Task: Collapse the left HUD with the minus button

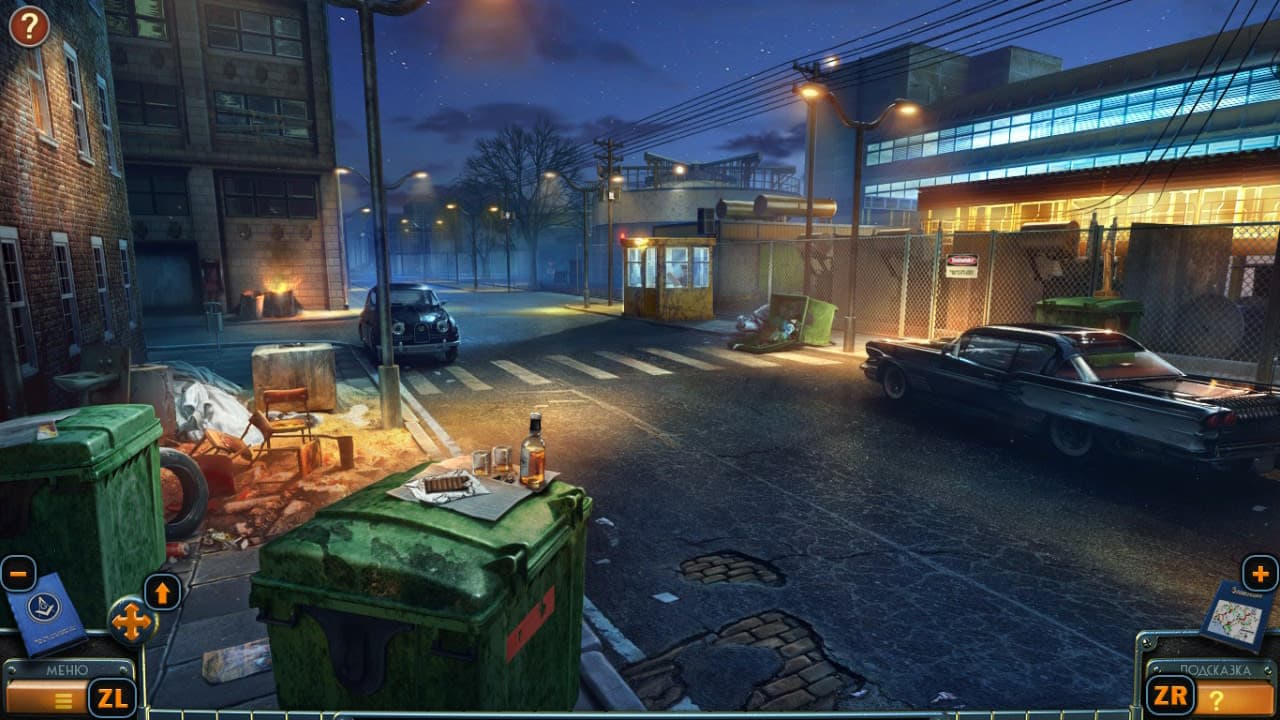Action: pos(18,573)
